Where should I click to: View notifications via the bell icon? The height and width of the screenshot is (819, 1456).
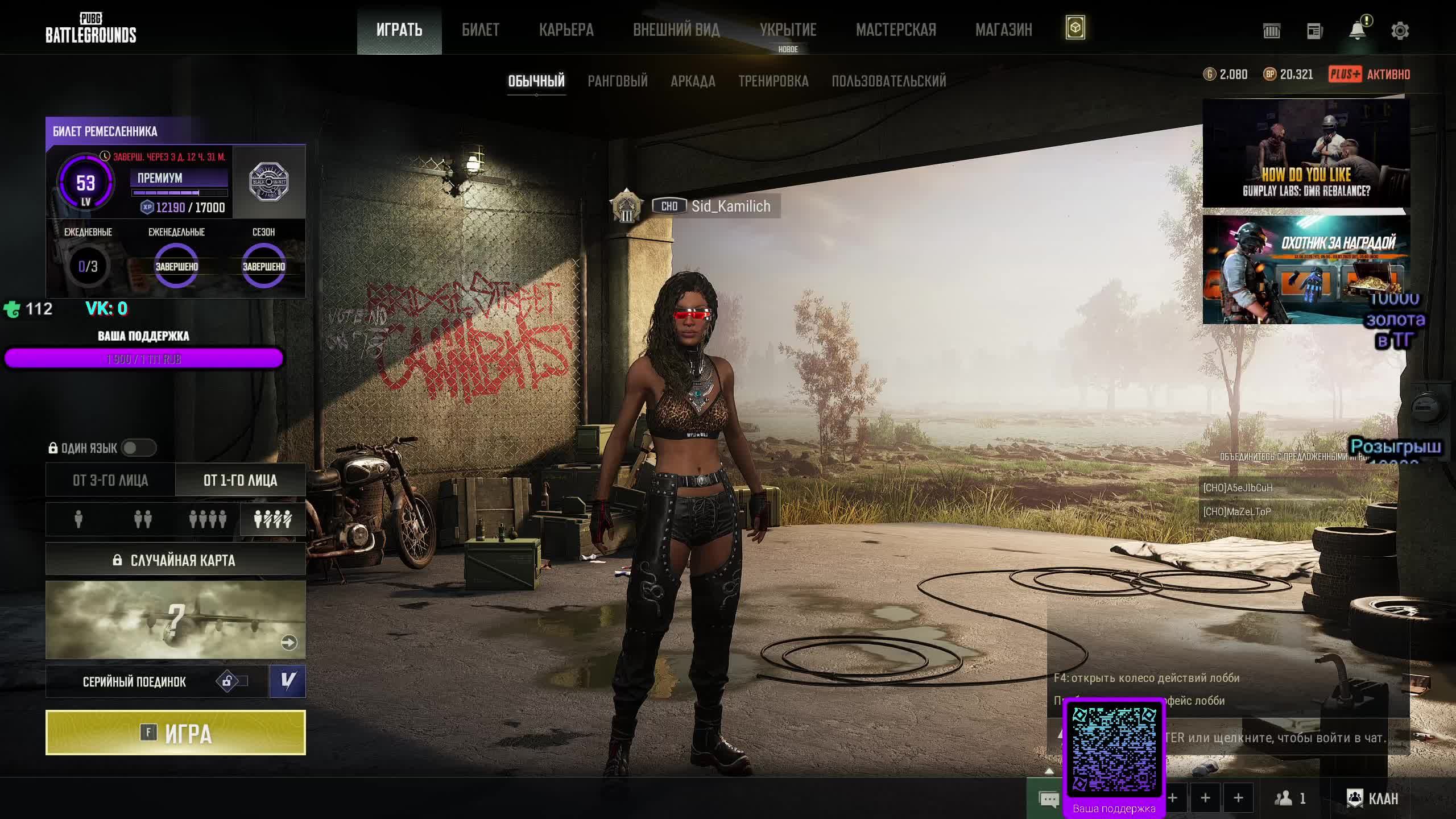click(1357, 31)
